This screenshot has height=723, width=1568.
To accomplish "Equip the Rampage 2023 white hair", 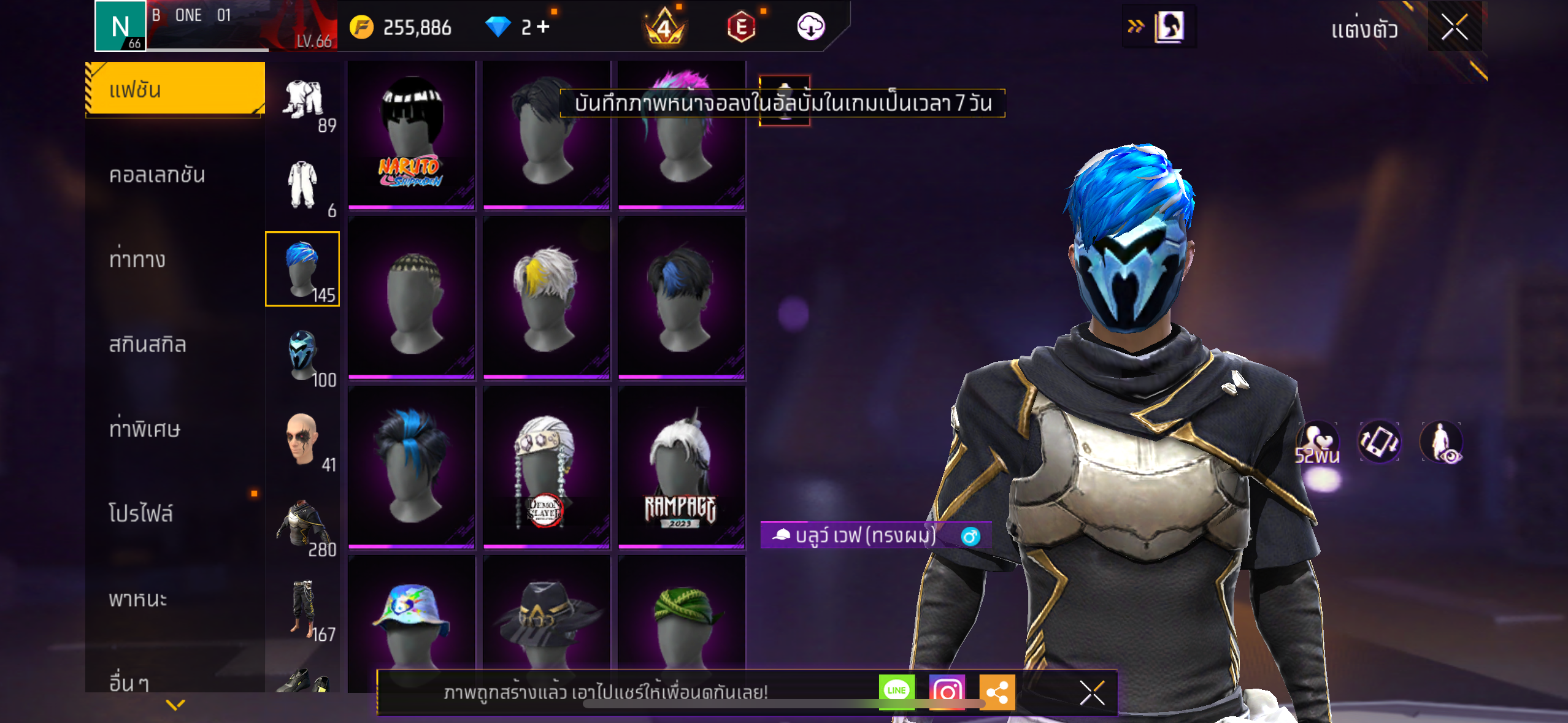I will pyautogui.click(x=681, y=467).
